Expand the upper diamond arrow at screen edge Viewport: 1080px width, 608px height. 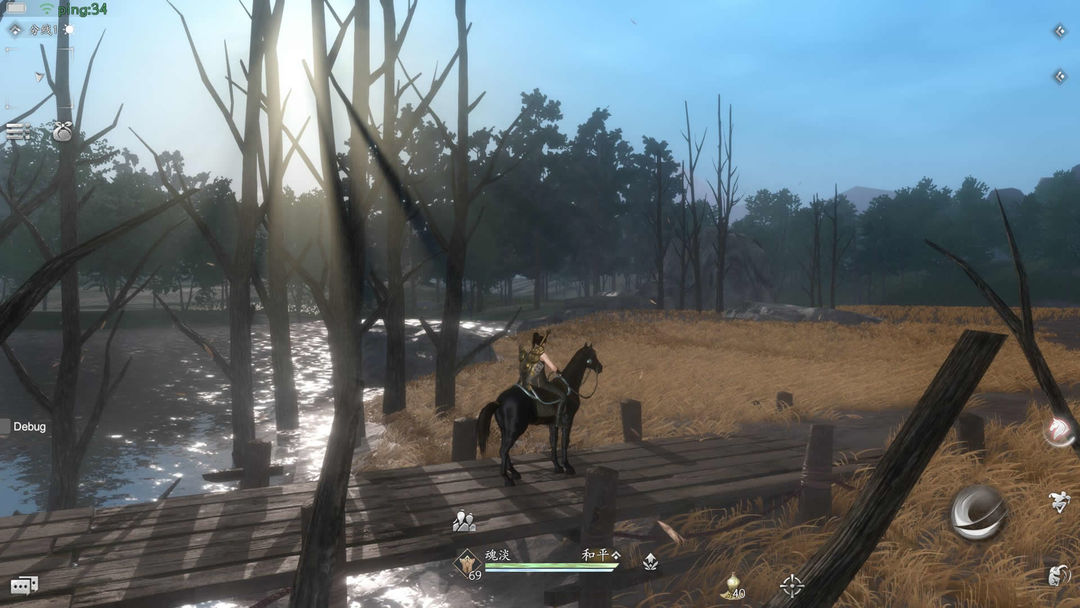click(x=1060, y=31)
